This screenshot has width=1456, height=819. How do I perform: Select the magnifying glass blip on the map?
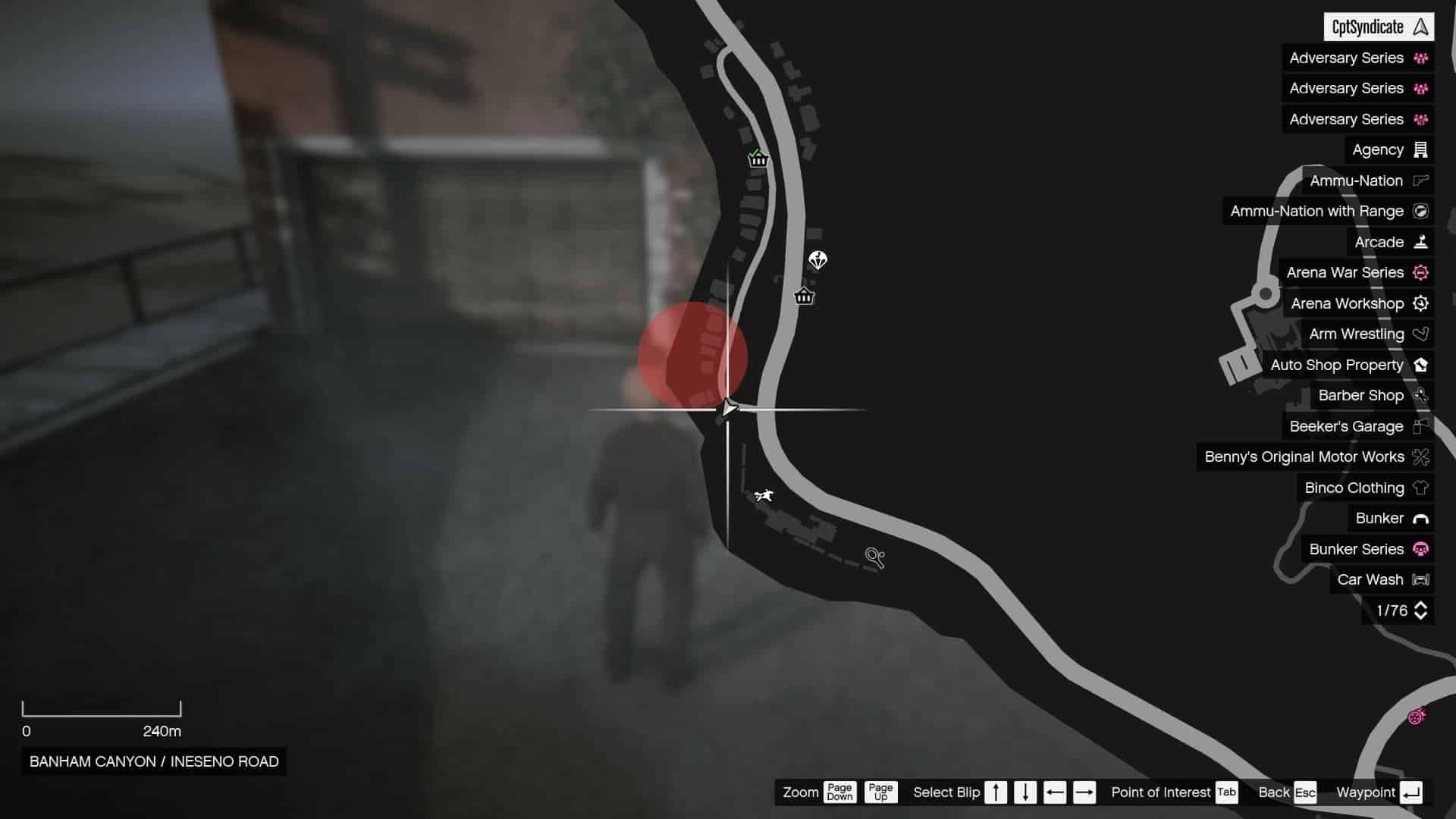point(876,557)
